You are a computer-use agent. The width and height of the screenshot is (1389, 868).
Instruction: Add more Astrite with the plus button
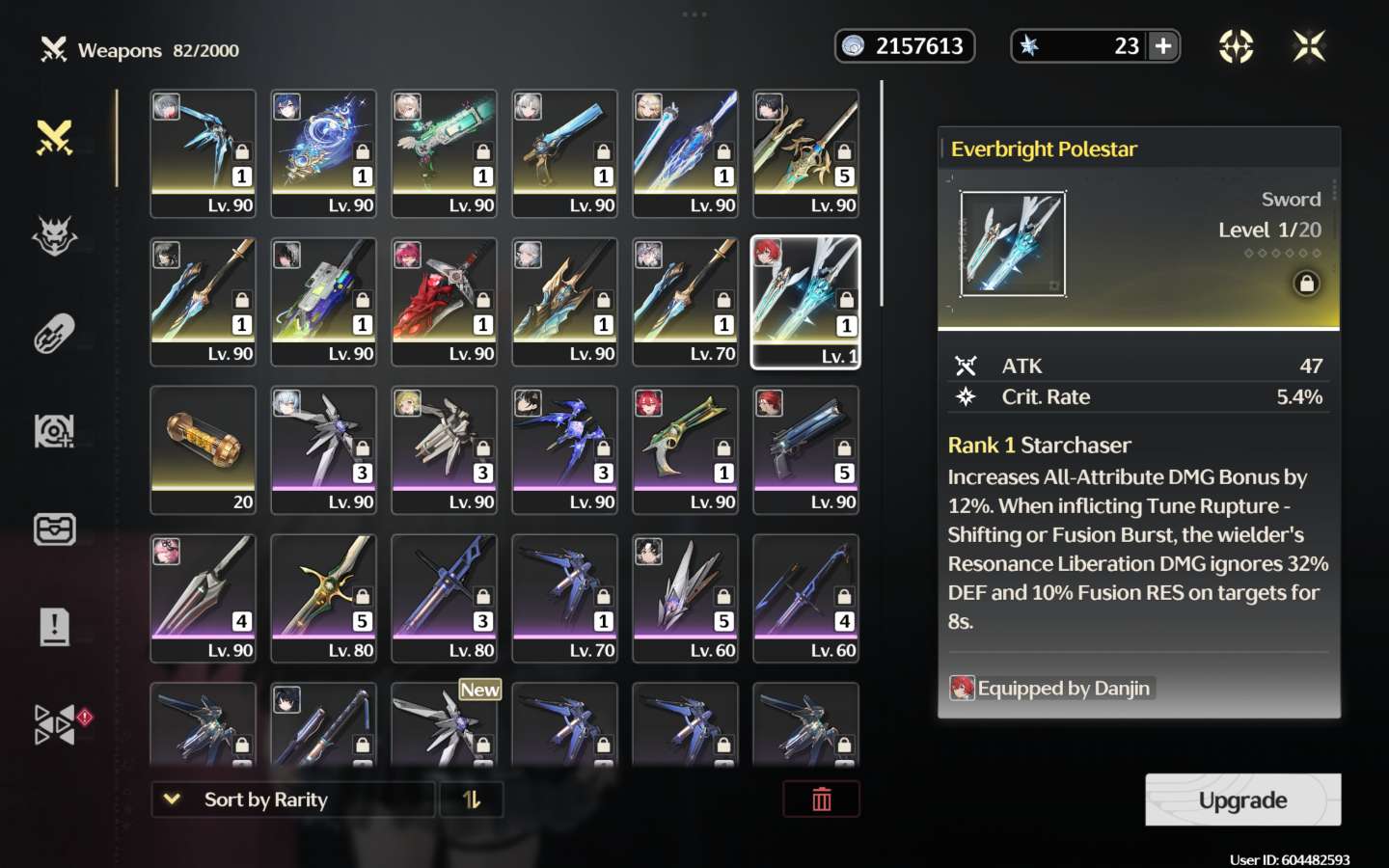pyautogui.click(x=1163, y=46)
